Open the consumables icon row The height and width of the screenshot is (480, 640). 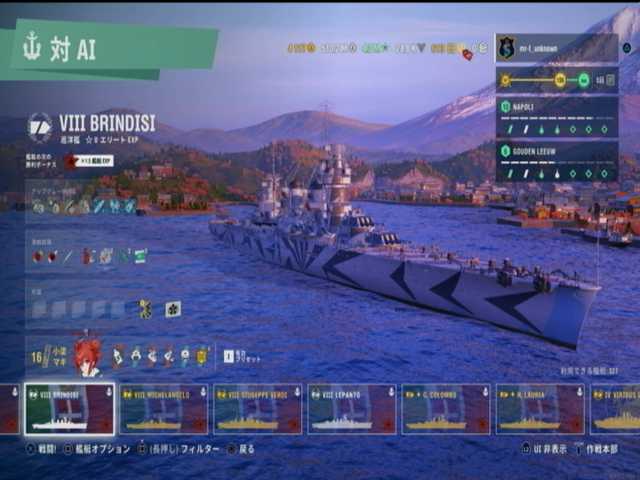88,256
